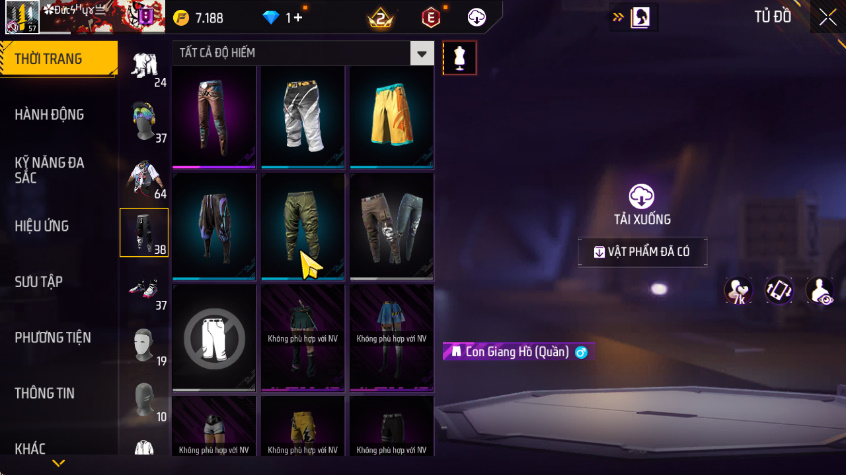Select the yellow shorts item
This screenshot has width=846, height=475.
391,116
